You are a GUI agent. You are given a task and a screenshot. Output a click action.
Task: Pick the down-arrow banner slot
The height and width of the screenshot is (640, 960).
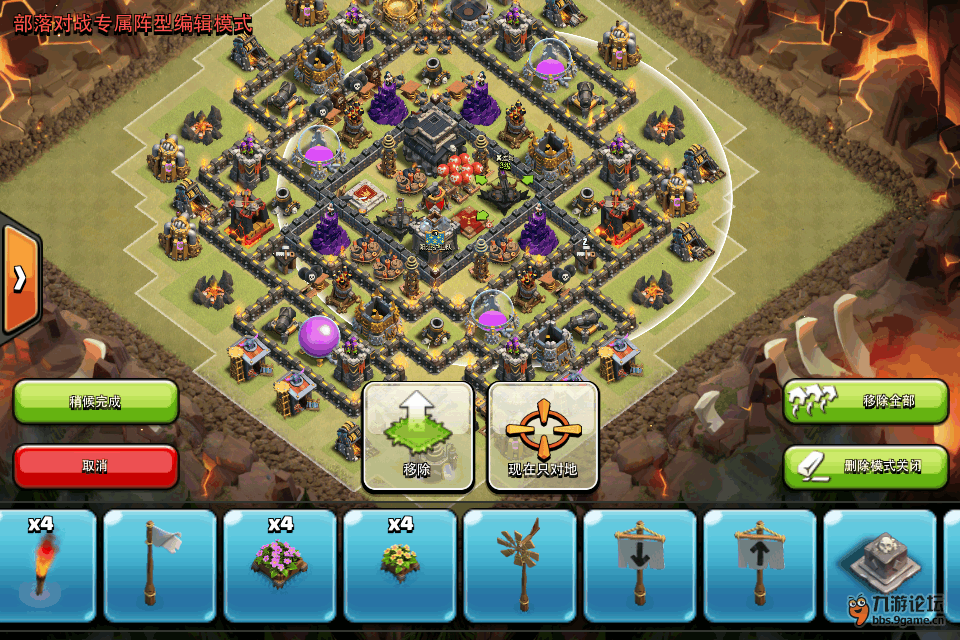(640, 566)
